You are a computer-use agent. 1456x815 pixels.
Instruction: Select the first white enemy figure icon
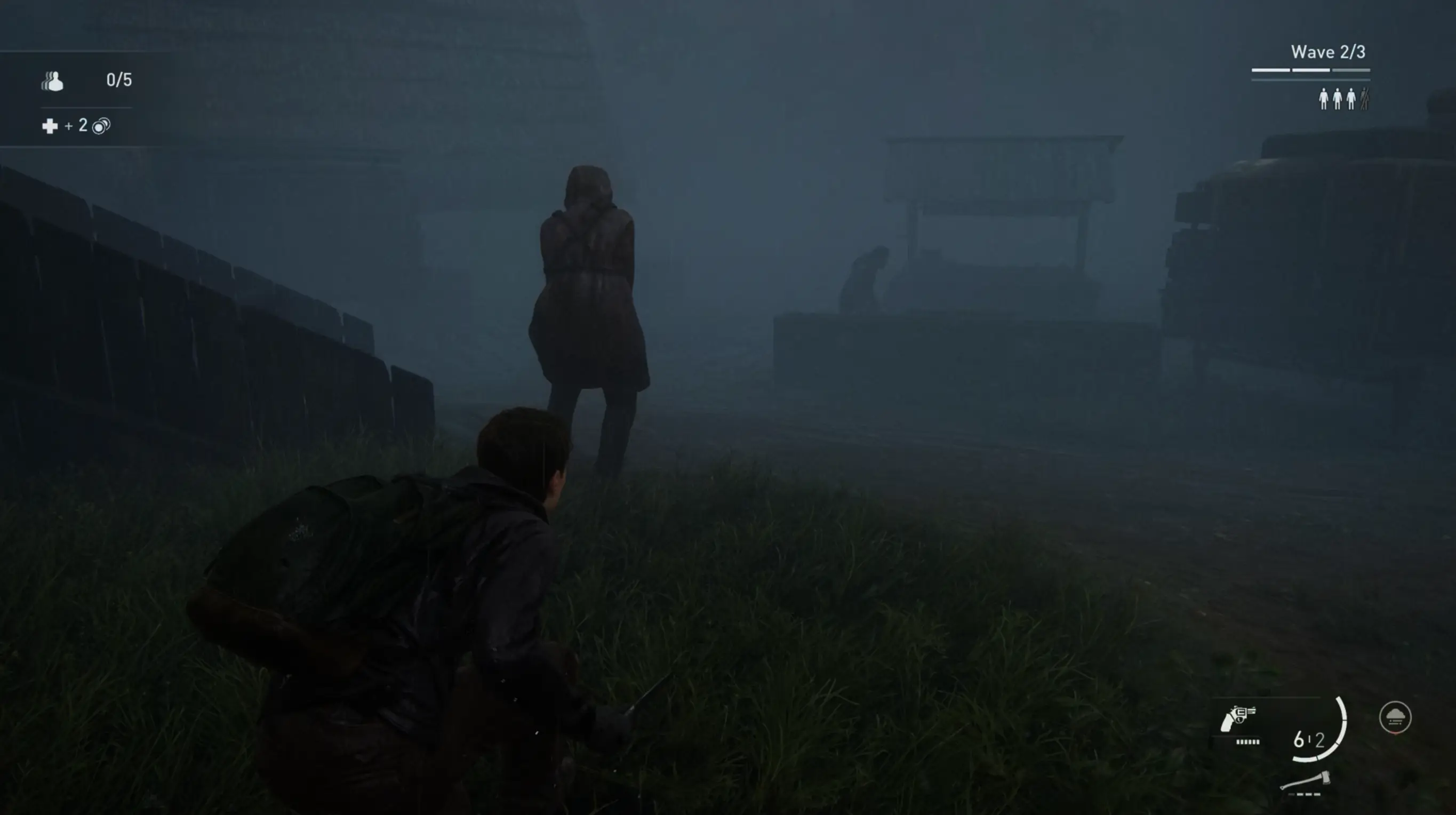coord(1324,98)
